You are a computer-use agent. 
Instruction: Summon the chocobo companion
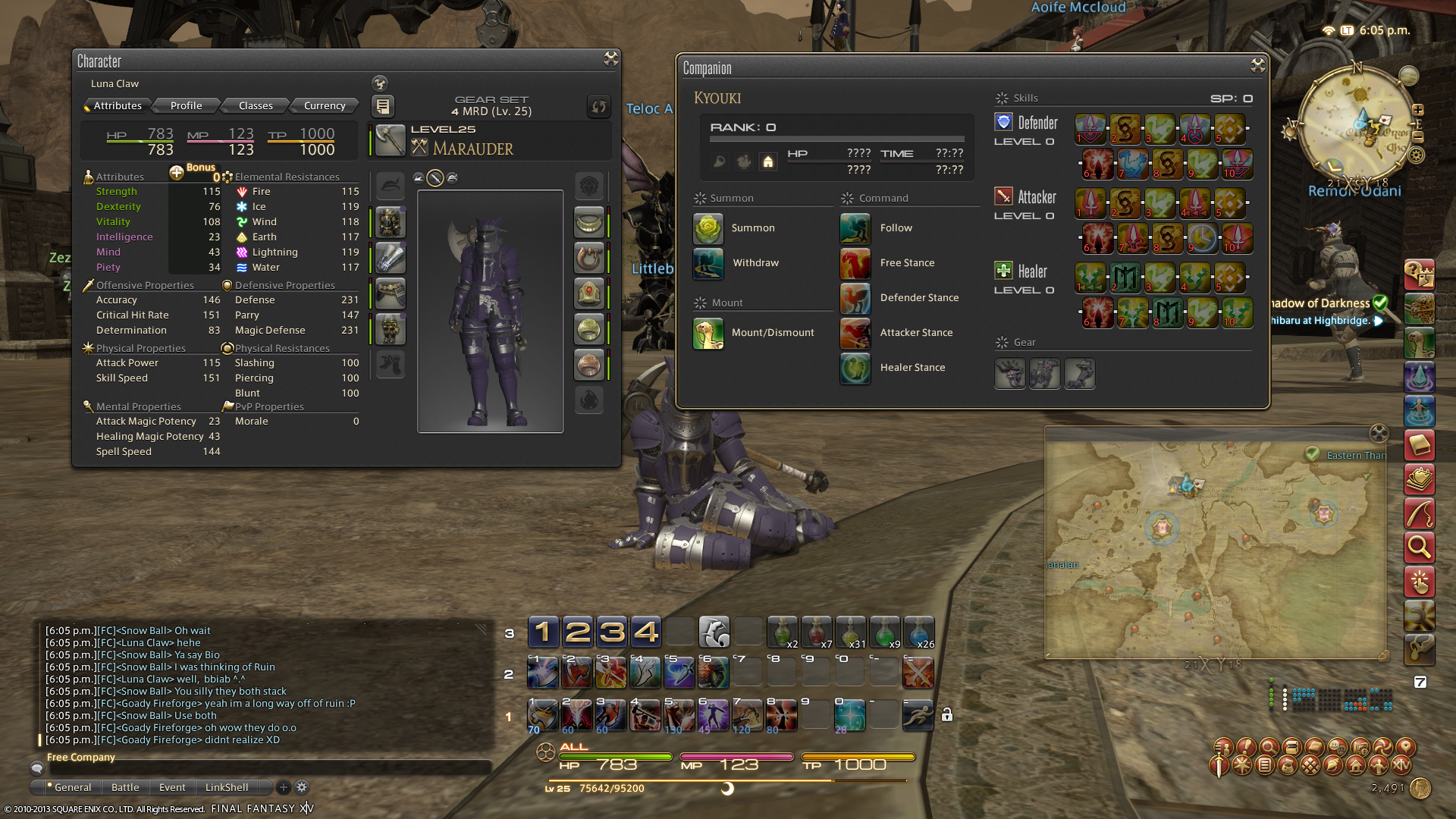coord(708,228)
